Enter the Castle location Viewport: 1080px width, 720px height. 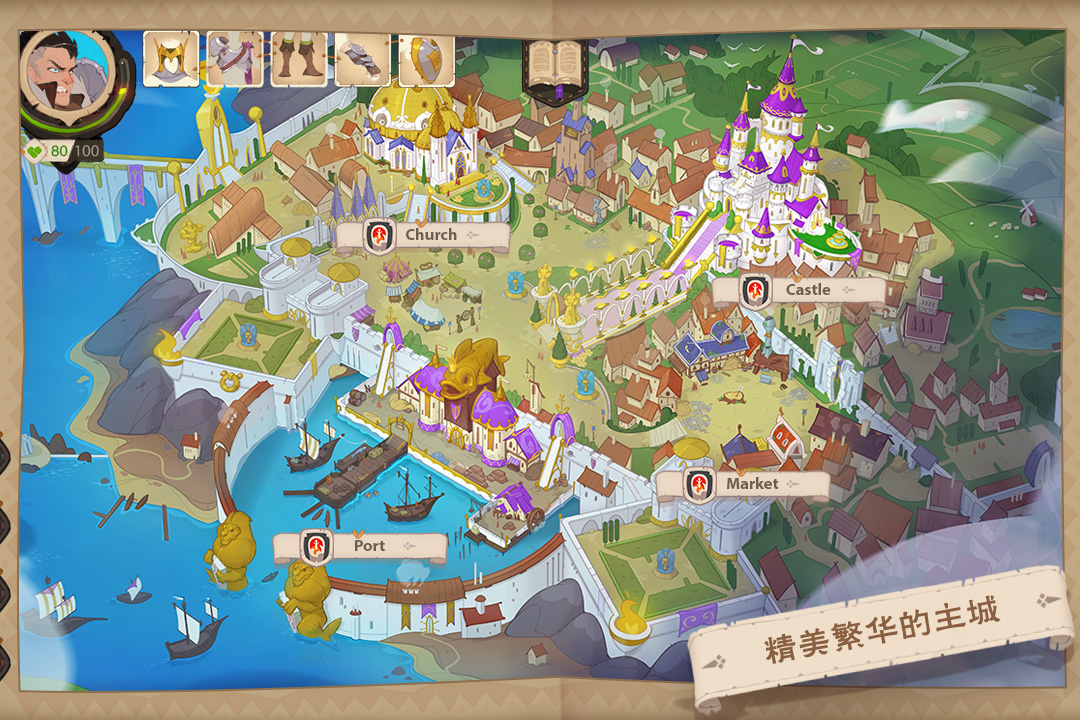(x=797, y=290)
